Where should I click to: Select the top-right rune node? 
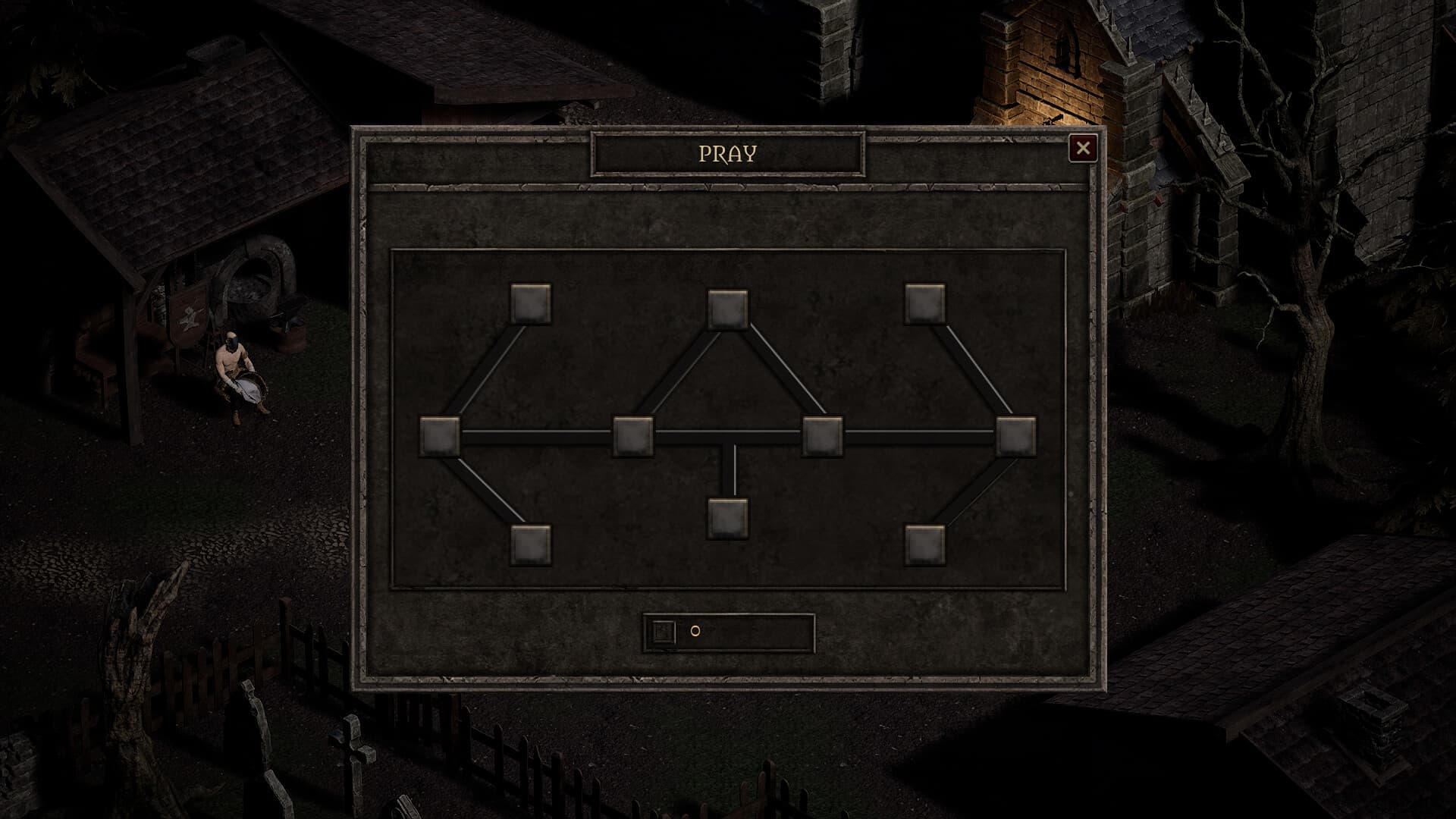pos(925,303)
